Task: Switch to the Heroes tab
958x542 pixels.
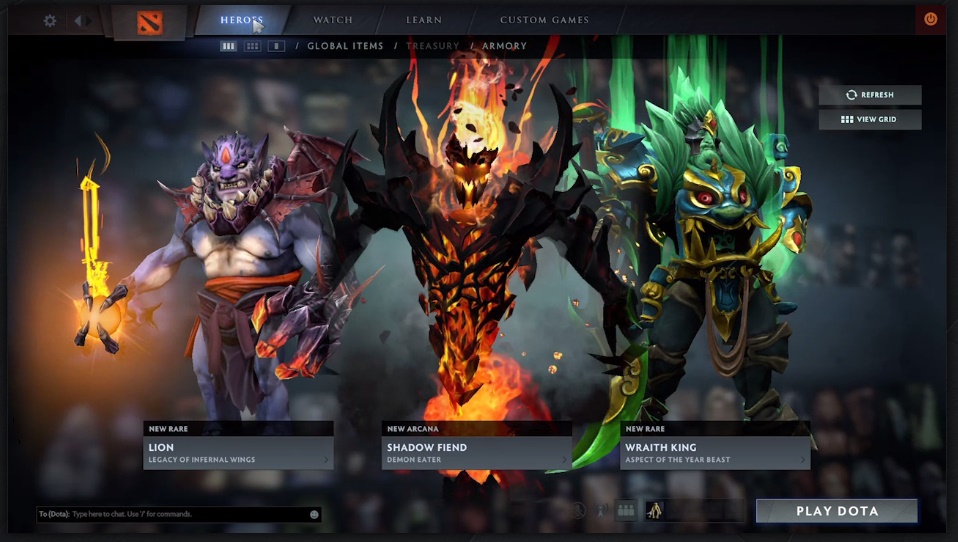Action: pos(242,20)
